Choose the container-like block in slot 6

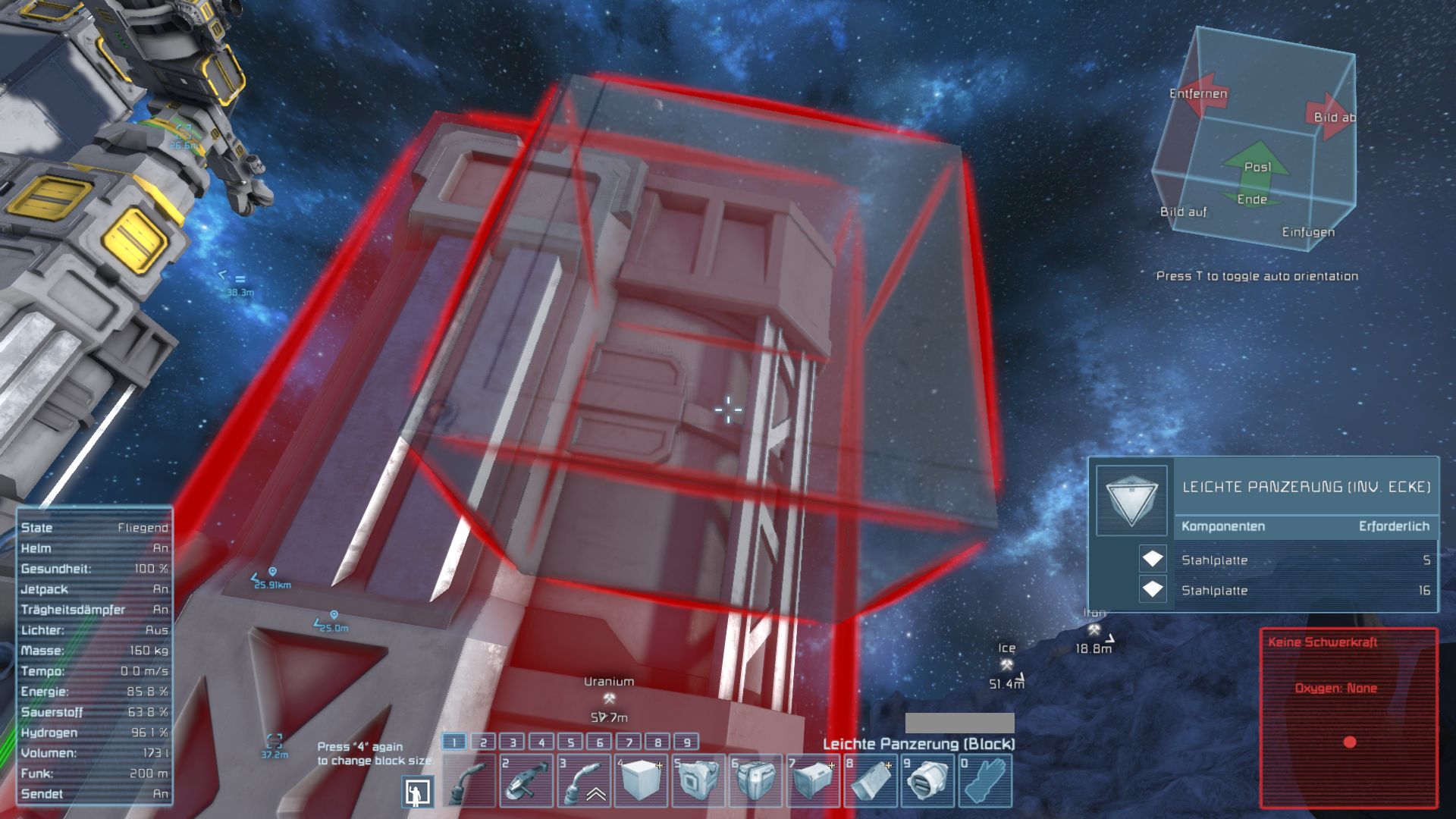(755, 780)
